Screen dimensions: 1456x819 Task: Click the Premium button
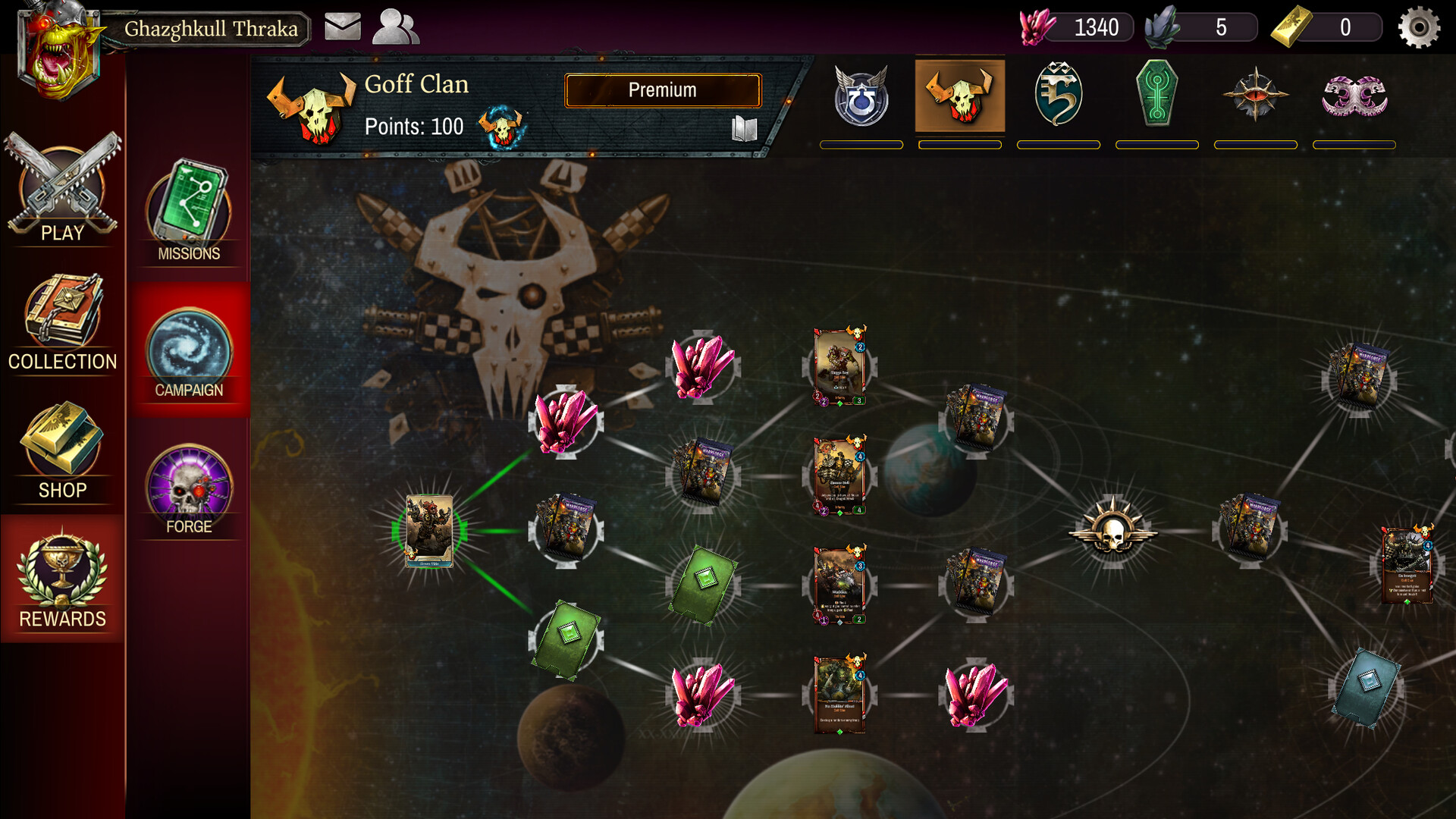[662, 90]
